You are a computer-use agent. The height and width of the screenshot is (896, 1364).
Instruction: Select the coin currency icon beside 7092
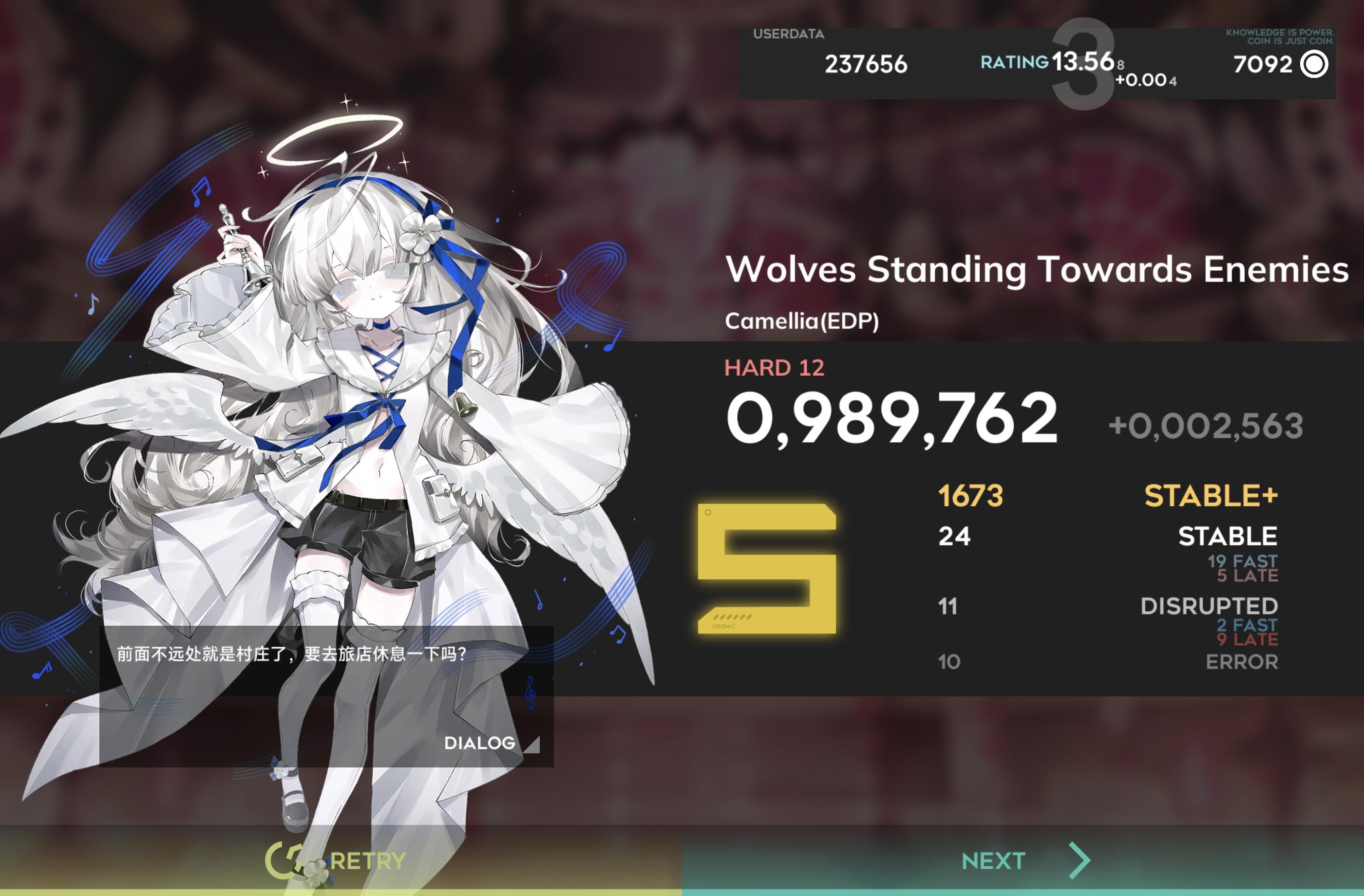1315,65
